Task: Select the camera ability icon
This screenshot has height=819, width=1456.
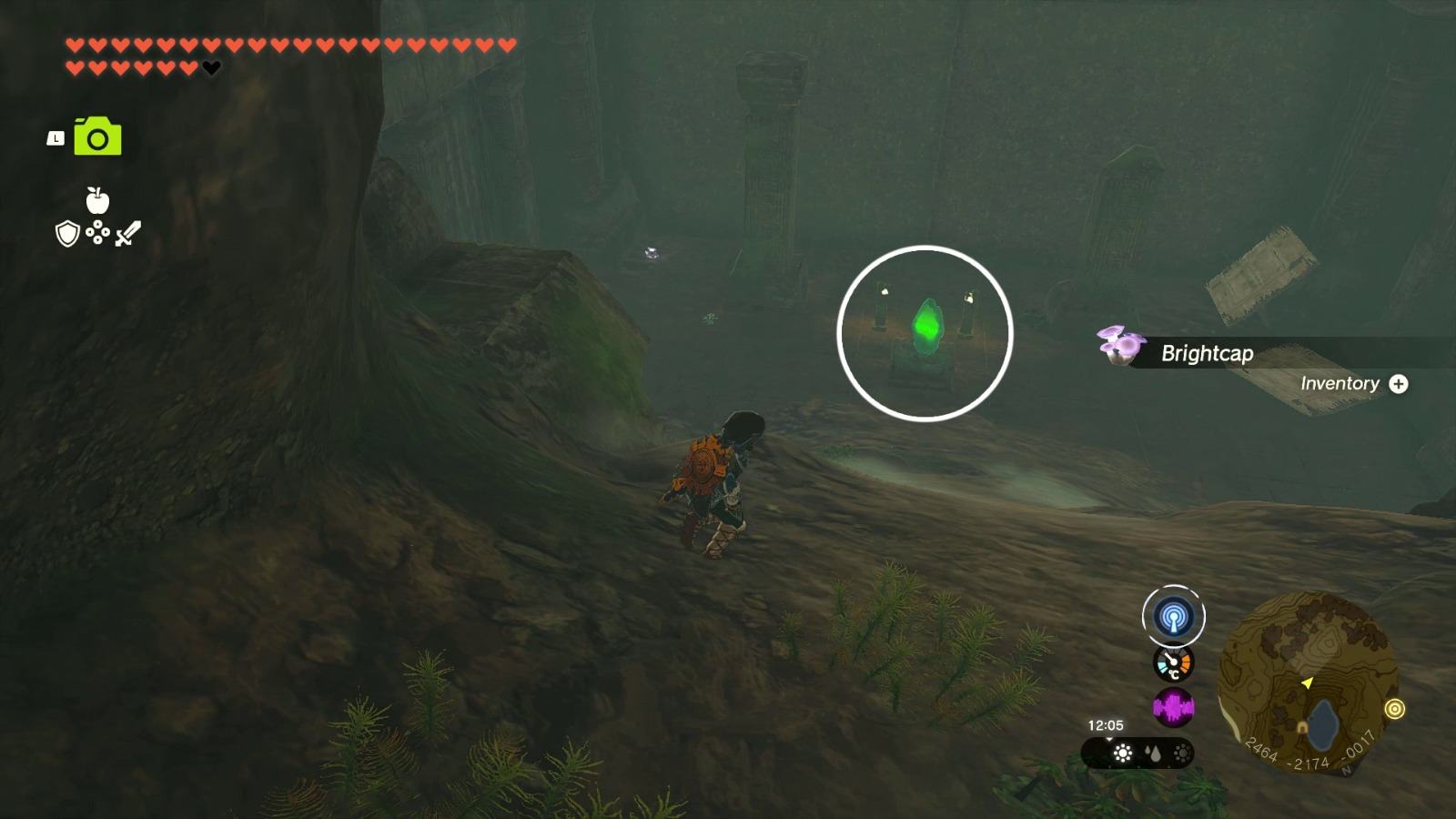Action: 97,137
